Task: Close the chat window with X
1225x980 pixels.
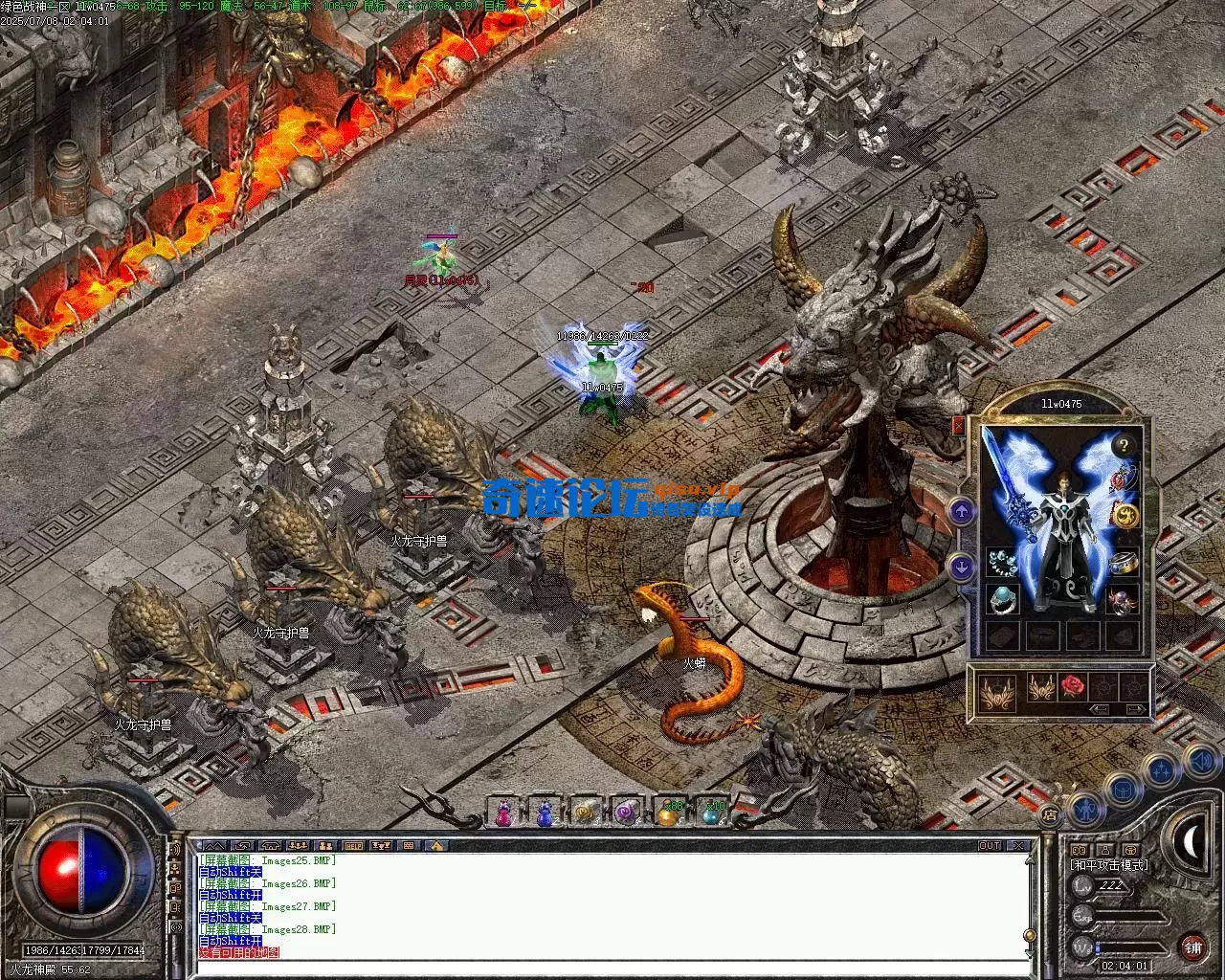Action: click(1020, 846)
